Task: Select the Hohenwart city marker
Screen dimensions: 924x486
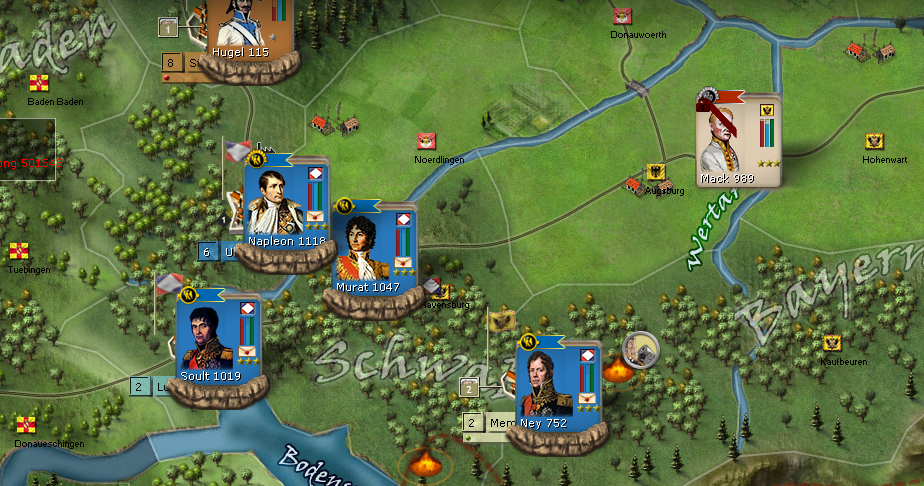Action: pyautogui.click(x=874, y=141)
